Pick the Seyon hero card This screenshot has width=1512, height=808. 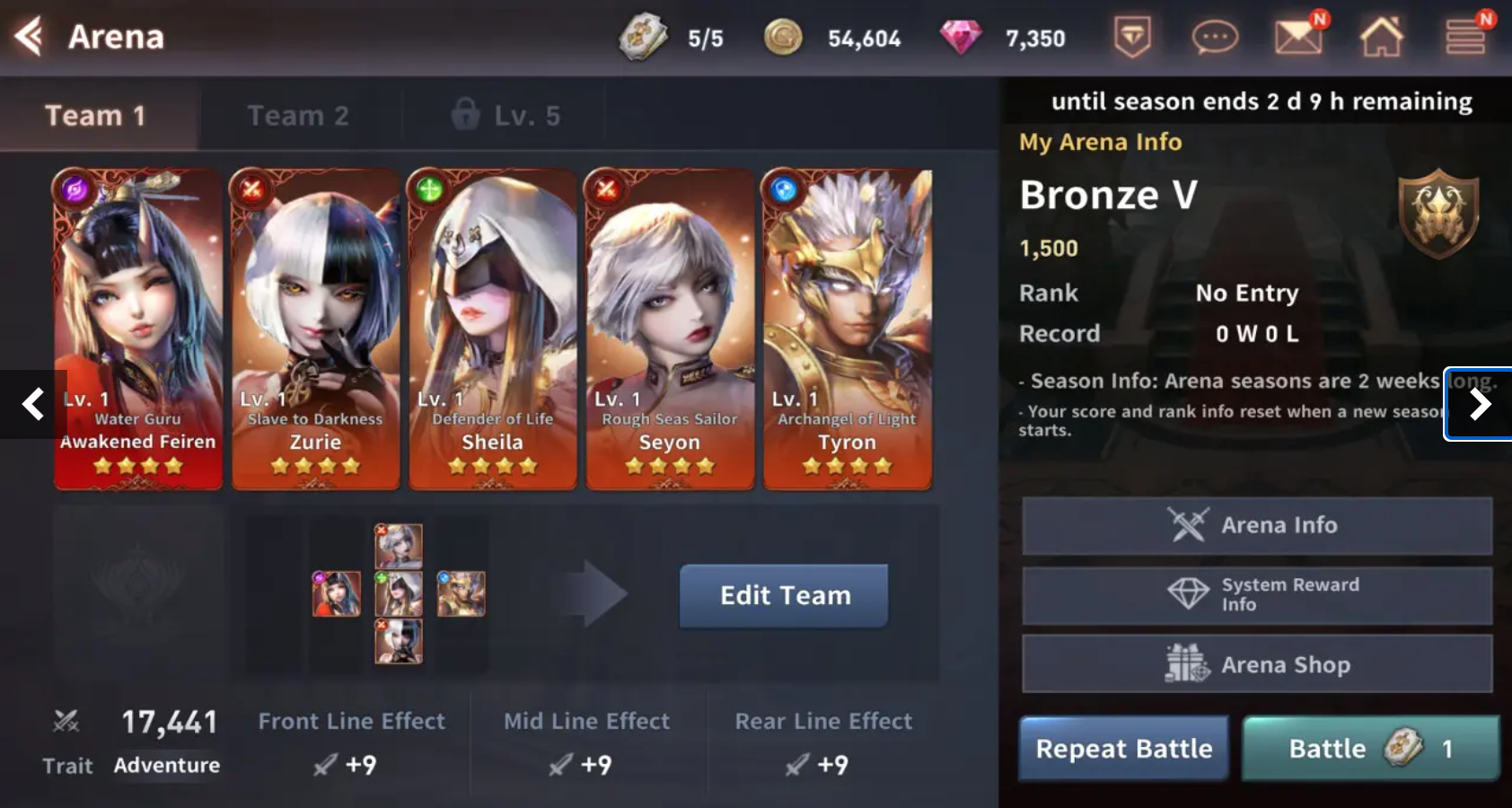click(670, 329)
